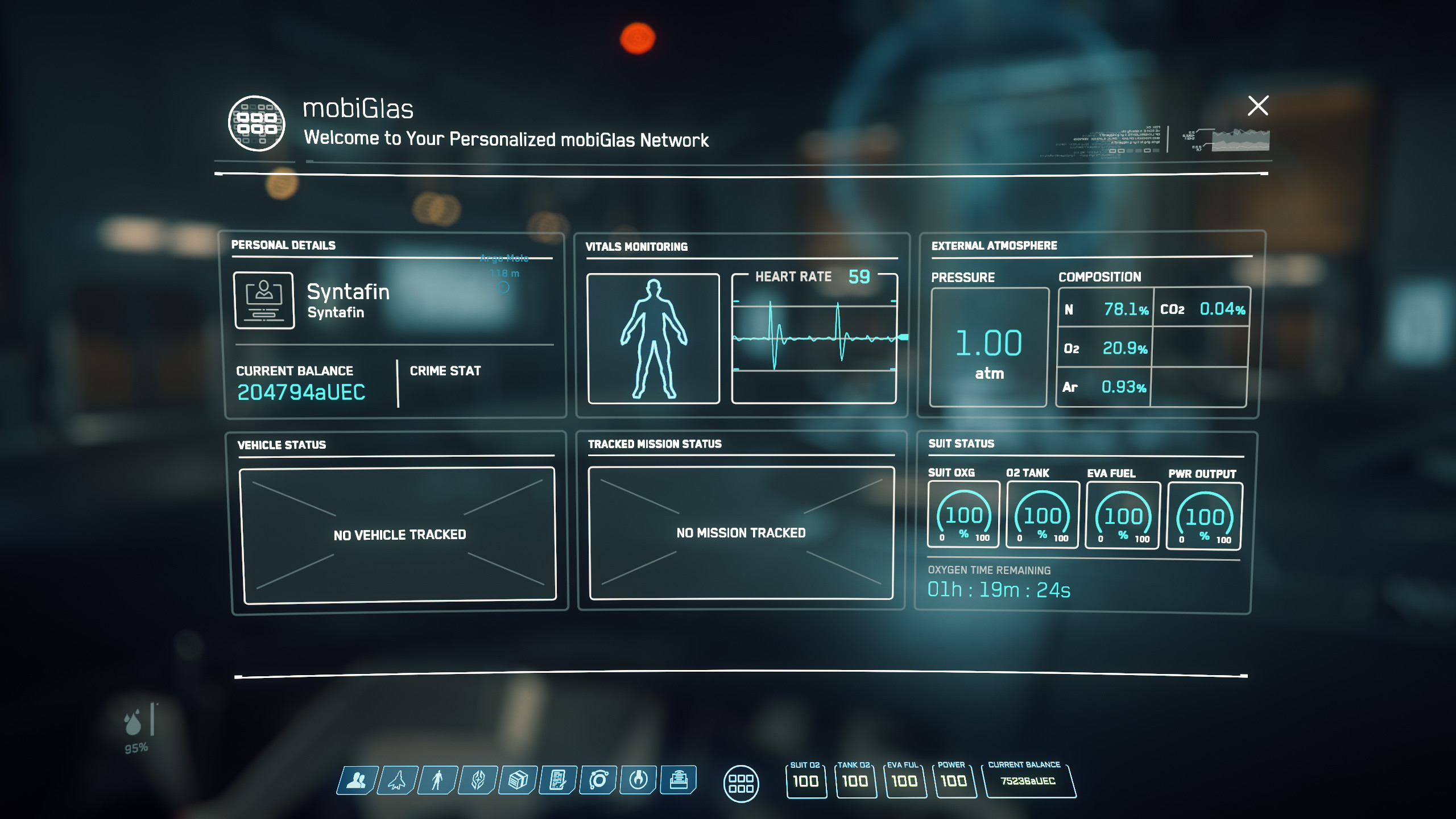Click the No Mission Tracked panel
Image resolution: width=1456 pixels, height=819 pixels.
(x=741, y=533)
